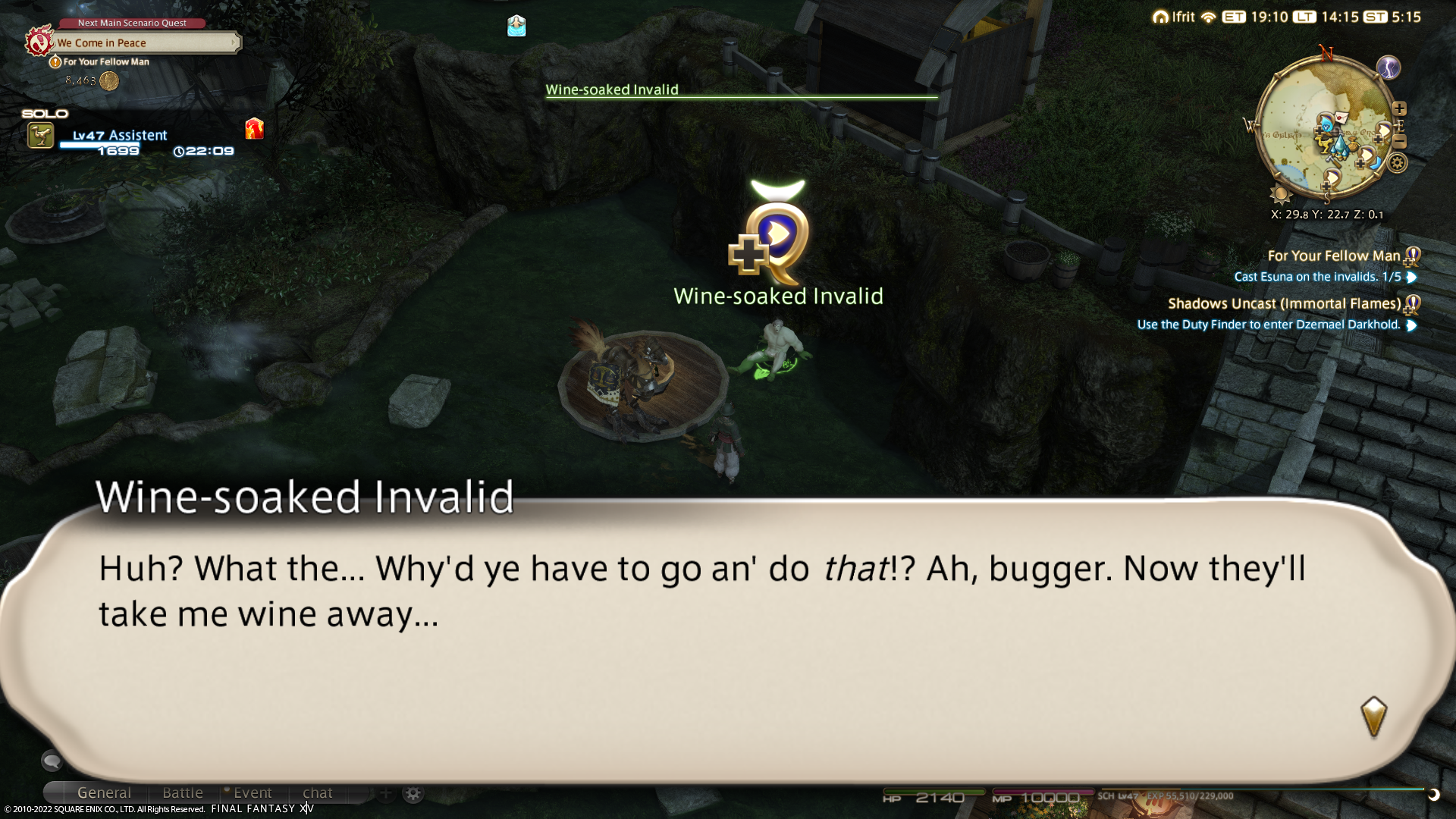Click the sun icon beside the minimap
The height and width of the screenshot is (819, 1456).
1281,194
